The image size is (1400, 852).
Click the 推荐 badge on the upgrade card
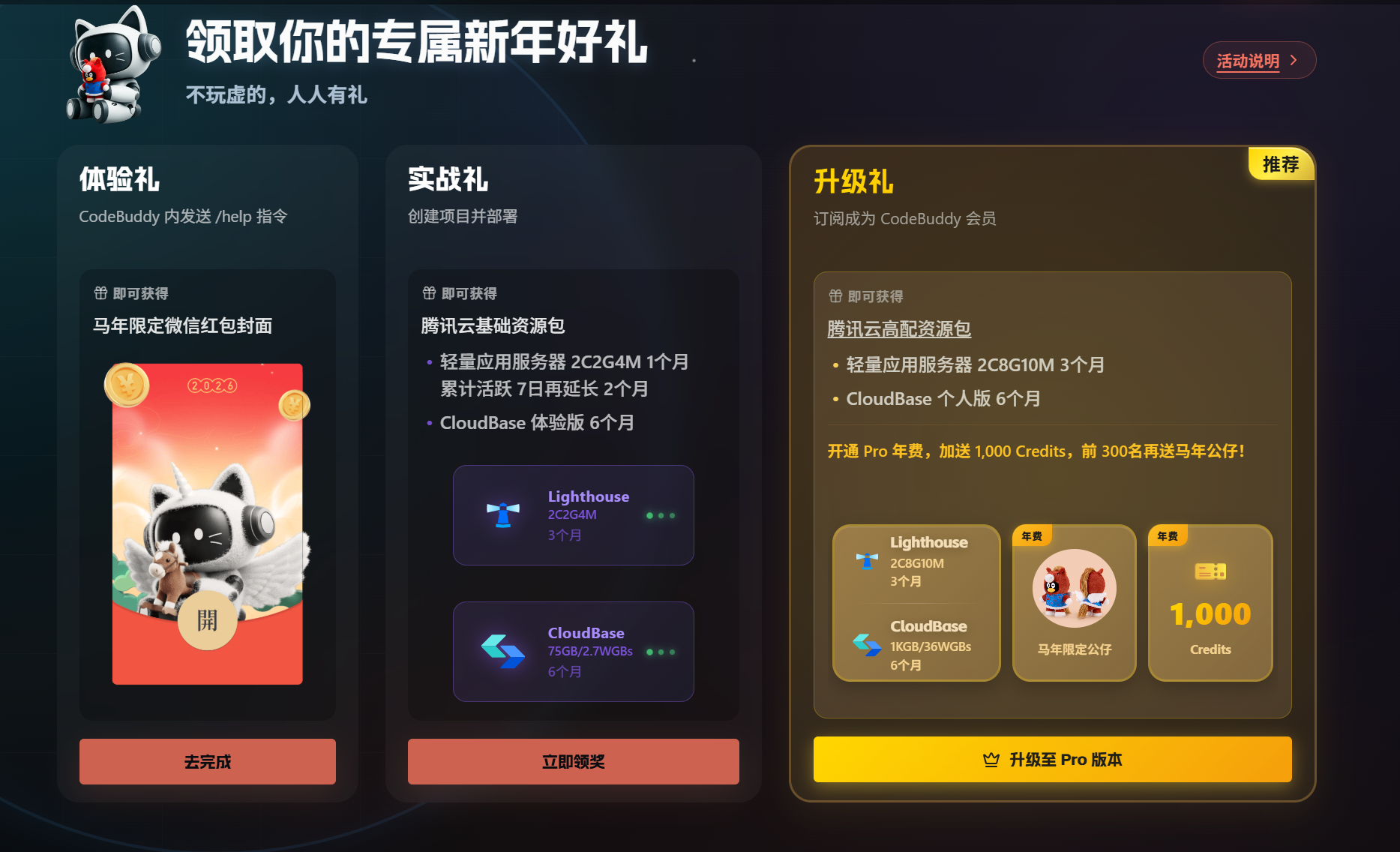1281,163
